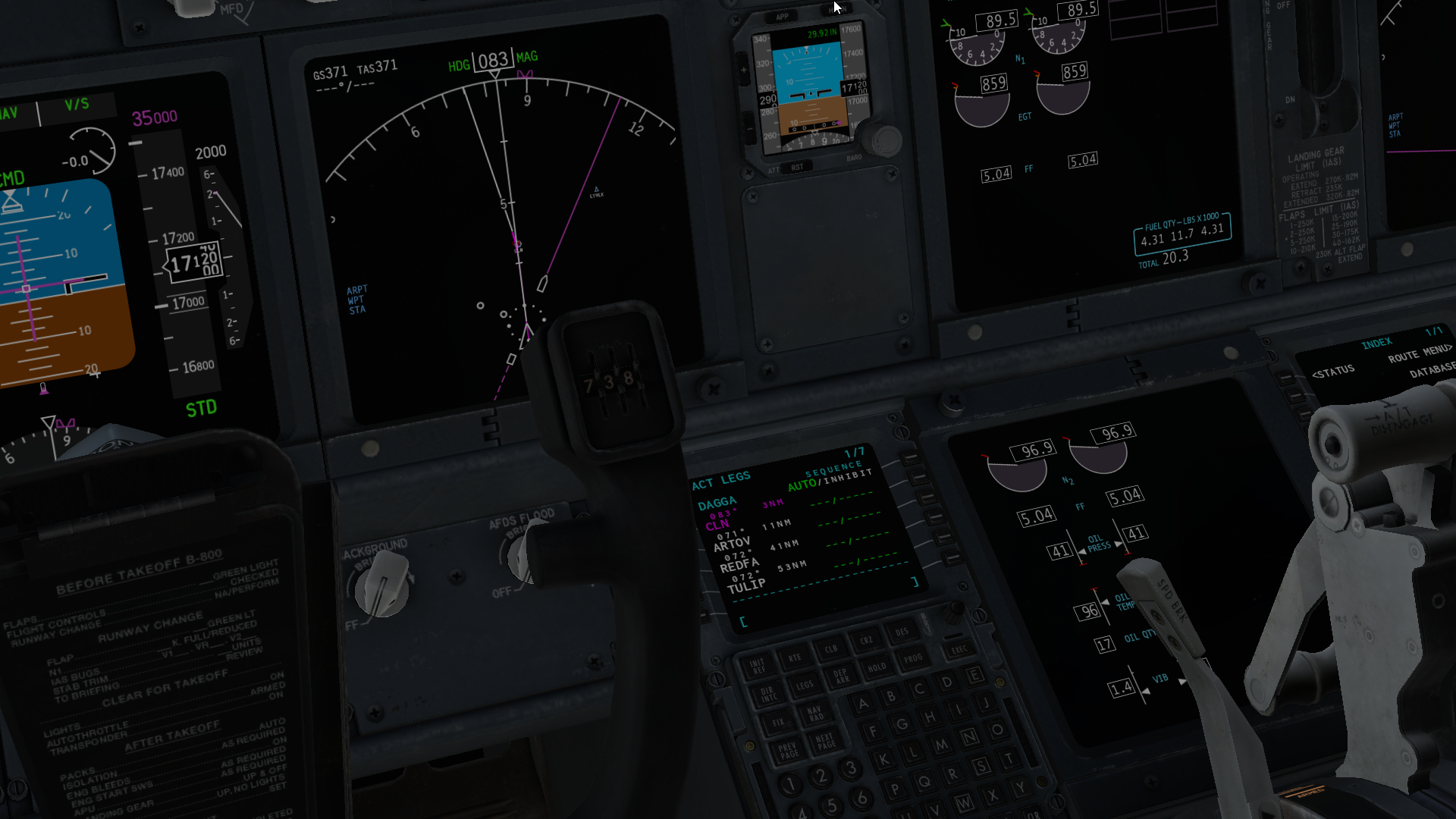1456x819 pixels.
Task: Click the APP button on standby display
Action: click(x=782, y=17)
